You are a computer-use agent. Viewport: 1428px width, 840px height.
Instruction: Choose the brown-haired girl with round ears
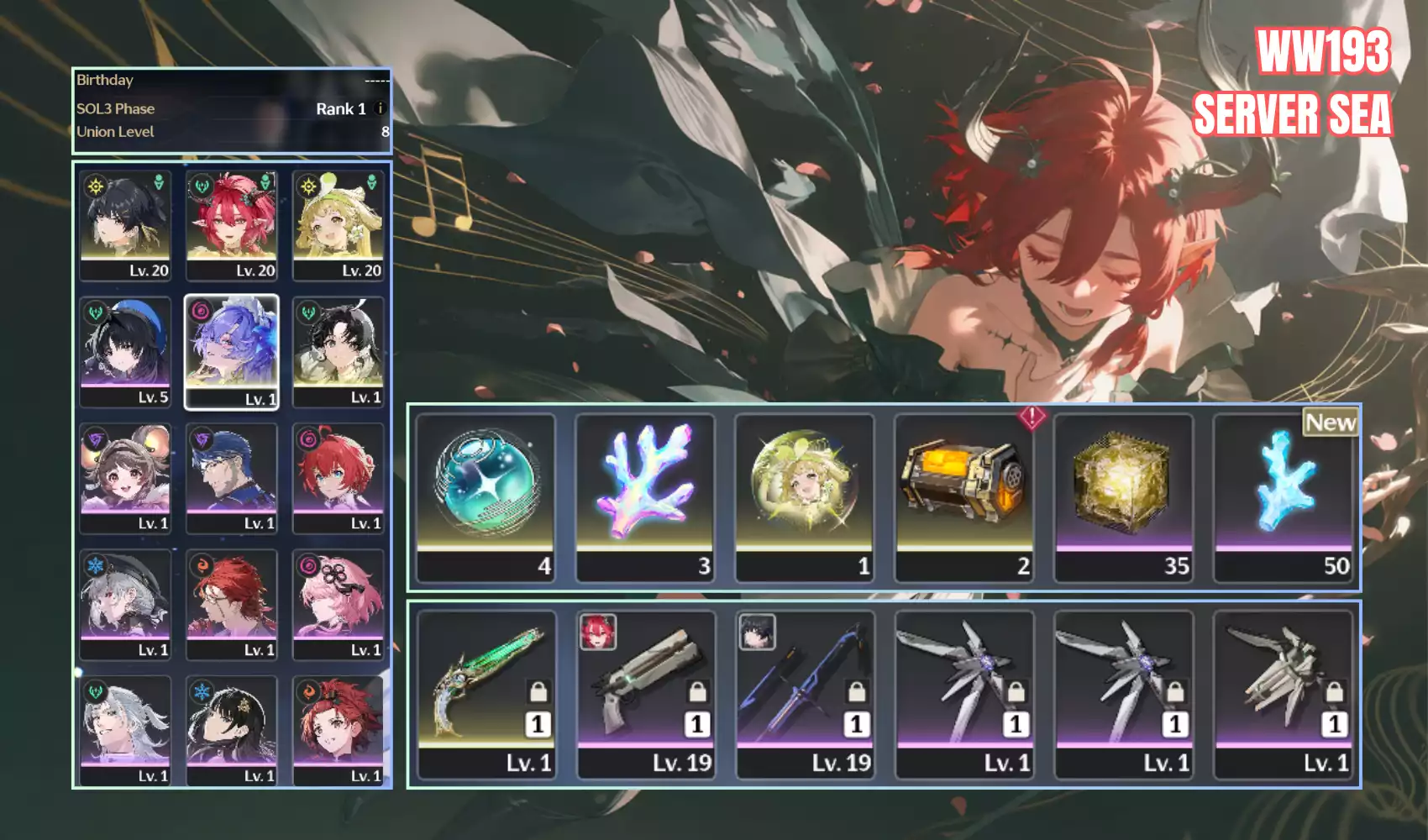126,477
